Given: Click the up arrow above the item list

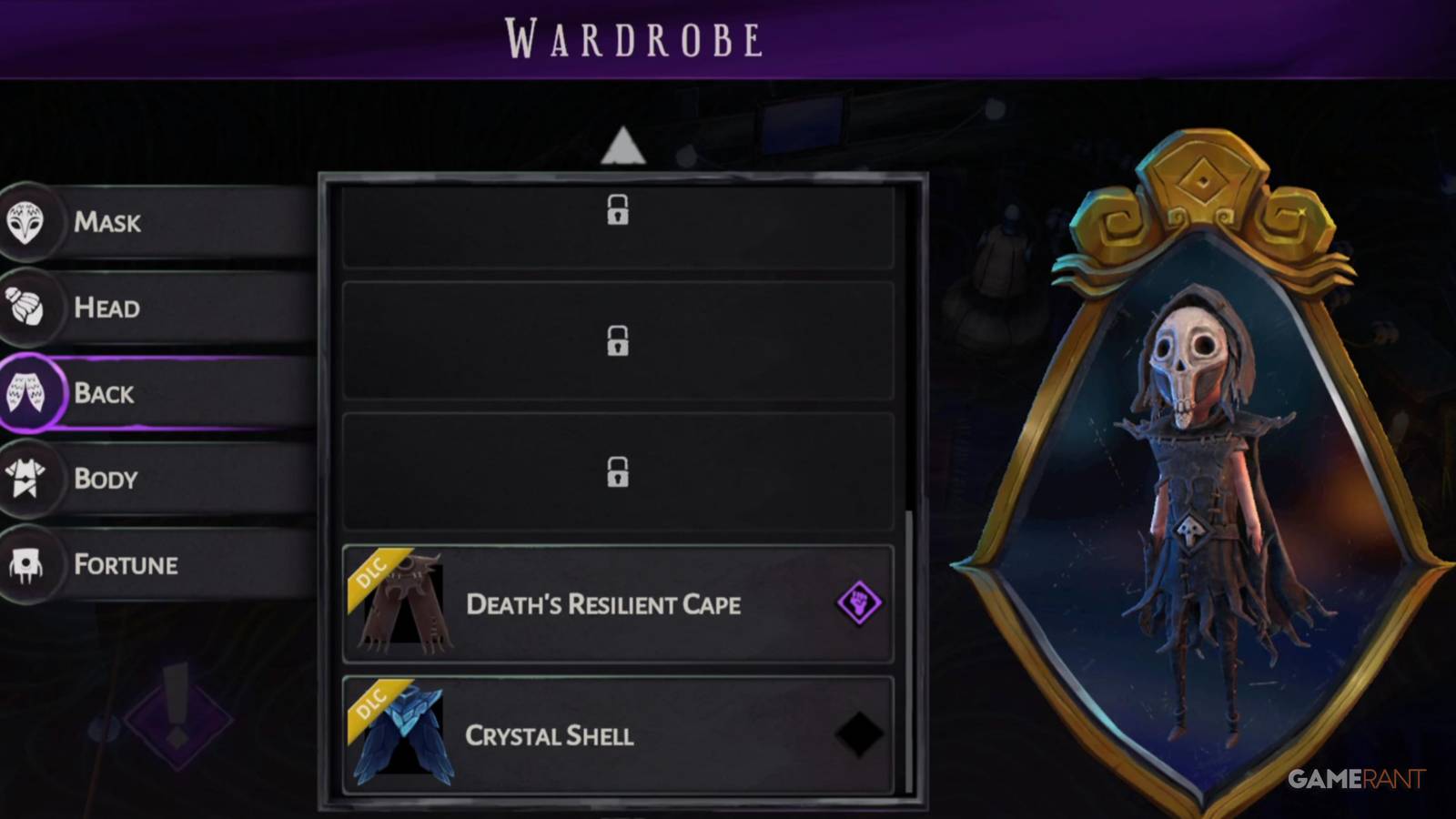Looking at the screenshot, I should tap(624, 146).
